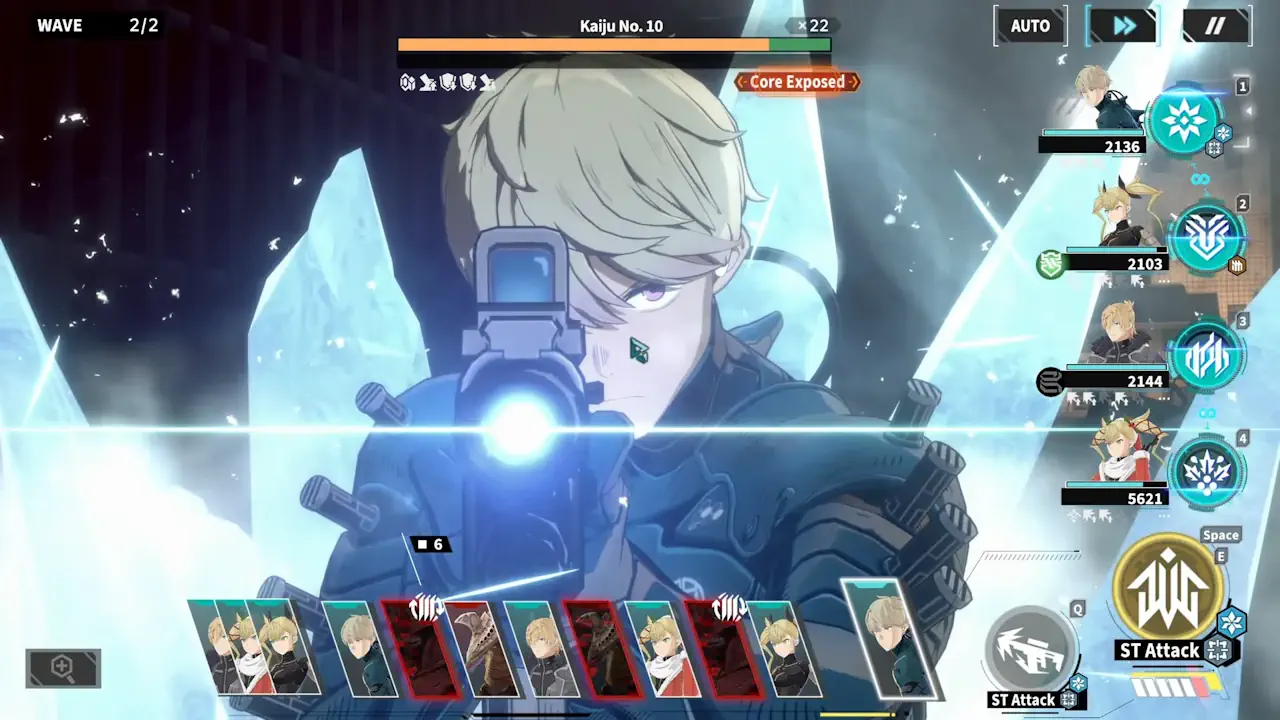The width and height of the screenshot is (1280, 720).
Task: Toggle the AUTO battle button
Action: point(1030,26)
